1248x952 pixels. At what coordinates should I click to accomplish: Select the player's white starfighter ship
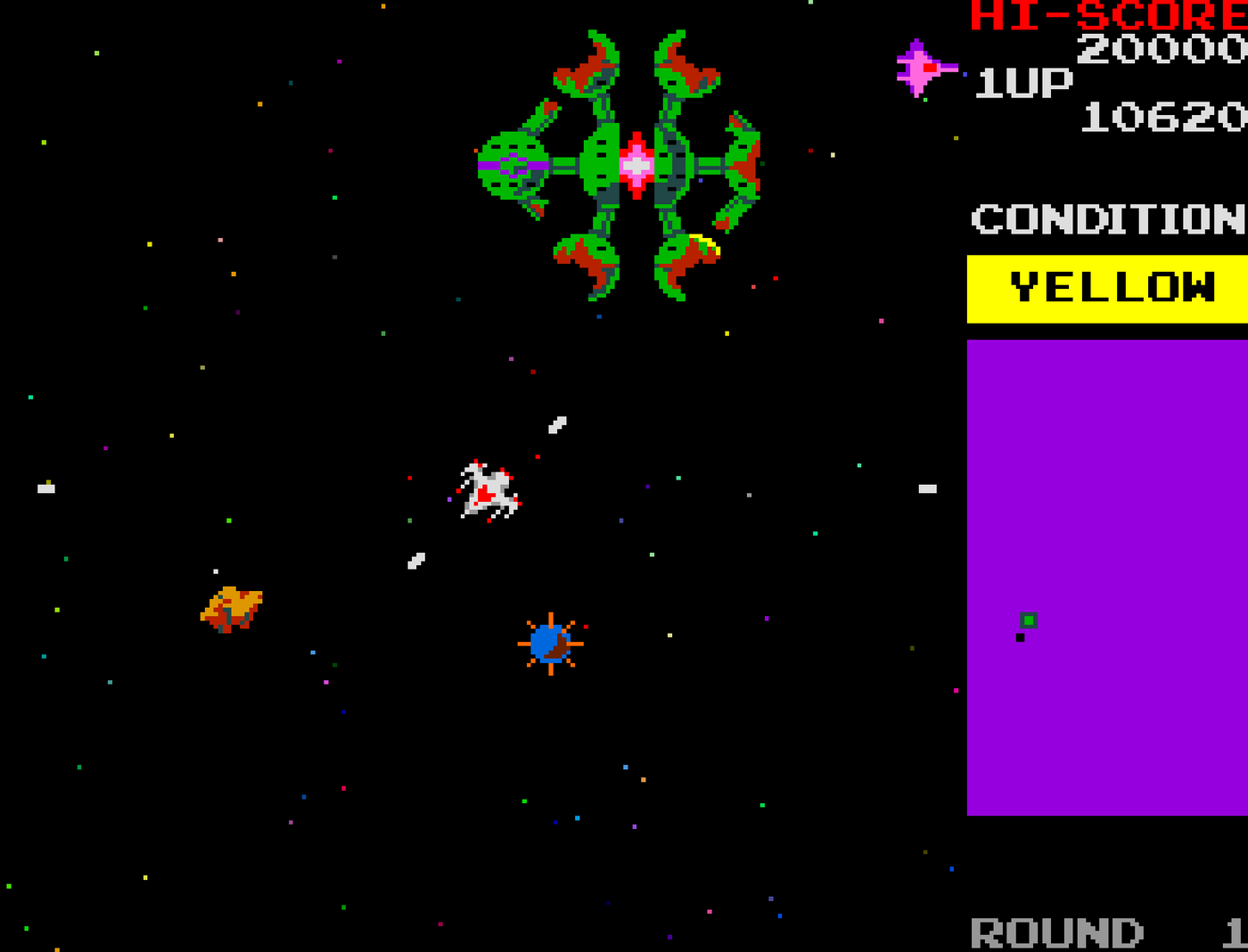click(x=489, y=489)
